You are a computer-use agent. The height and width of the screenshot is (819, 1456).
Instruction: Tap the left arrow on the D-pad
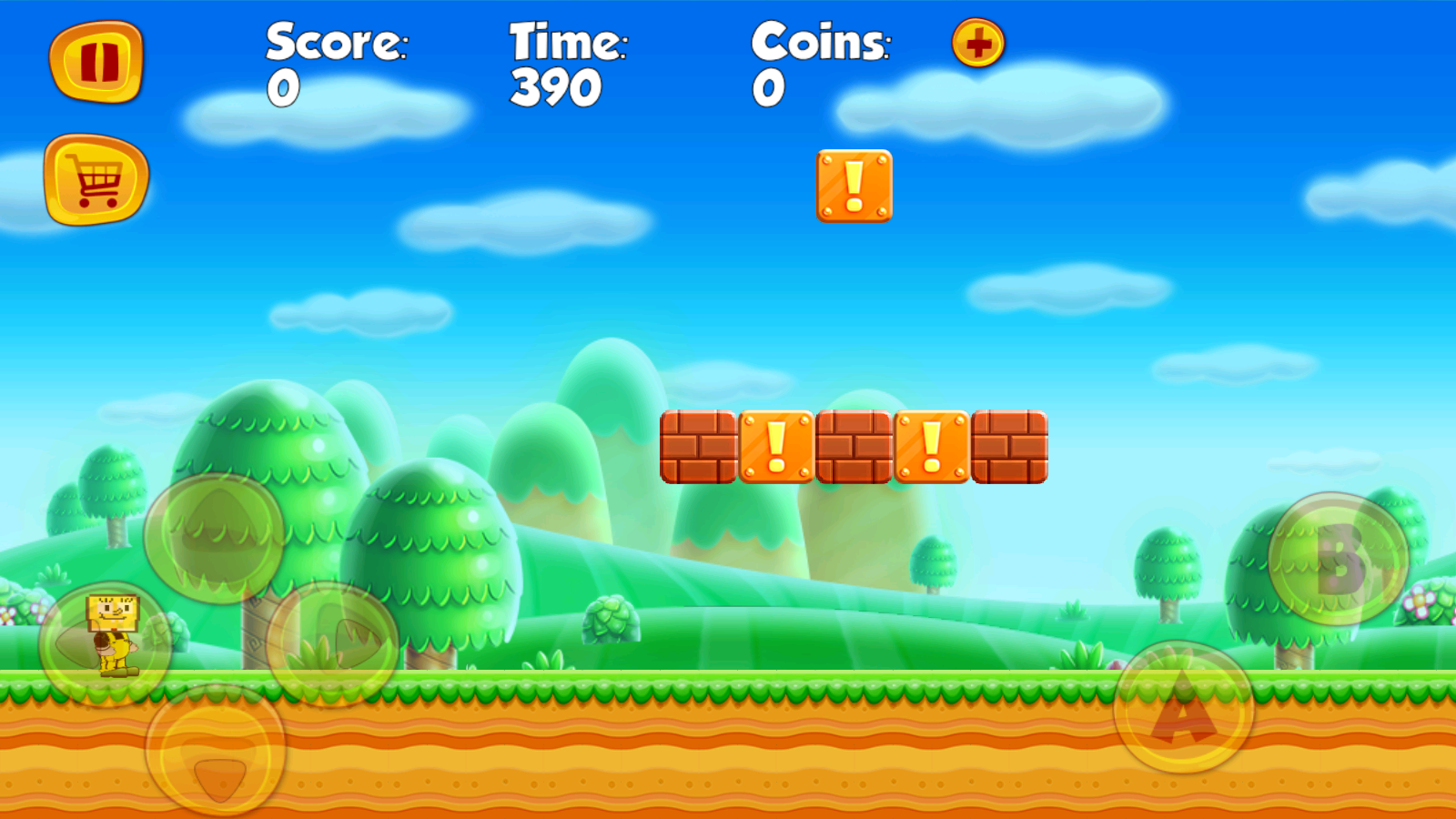[x=105, y=643]
